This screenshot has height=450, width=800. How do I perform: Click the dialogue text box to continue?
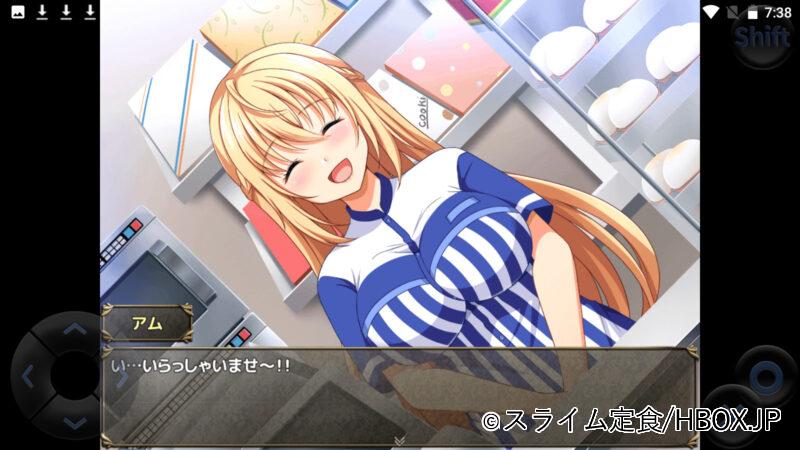click(399, 395)
